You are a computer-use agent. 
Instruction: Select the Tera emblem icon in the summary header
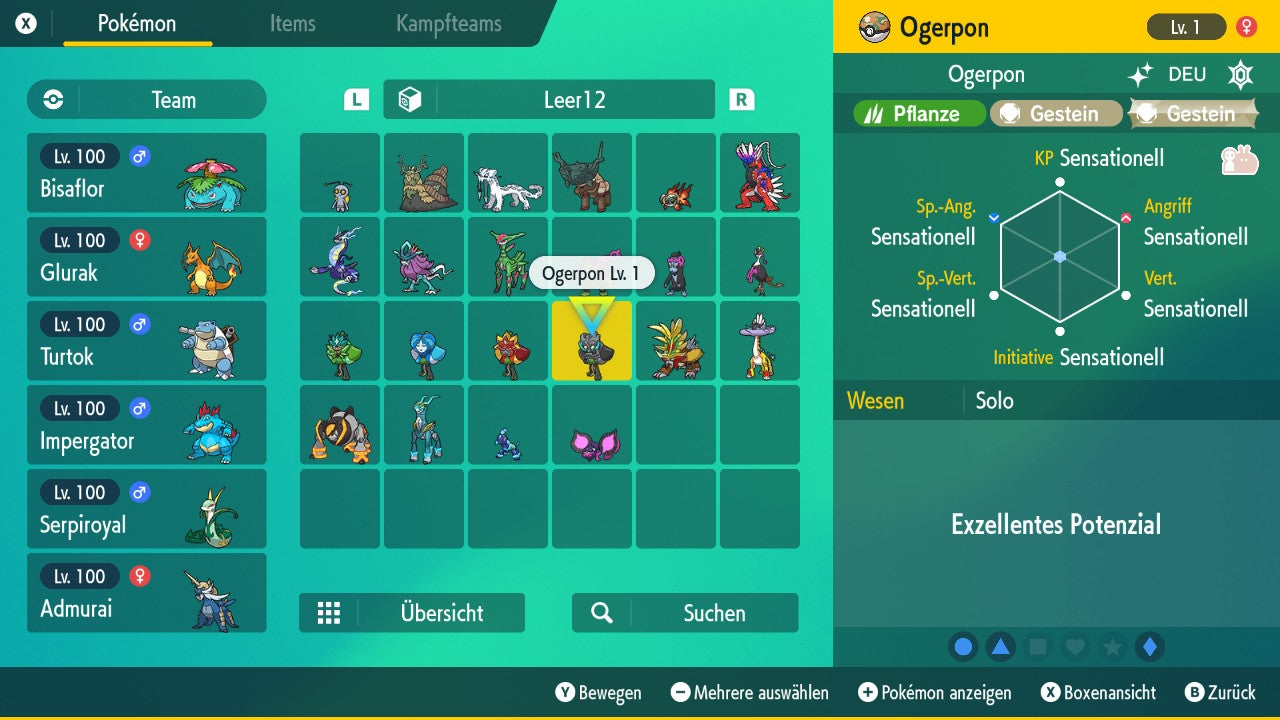click(x=1240, y=74)
